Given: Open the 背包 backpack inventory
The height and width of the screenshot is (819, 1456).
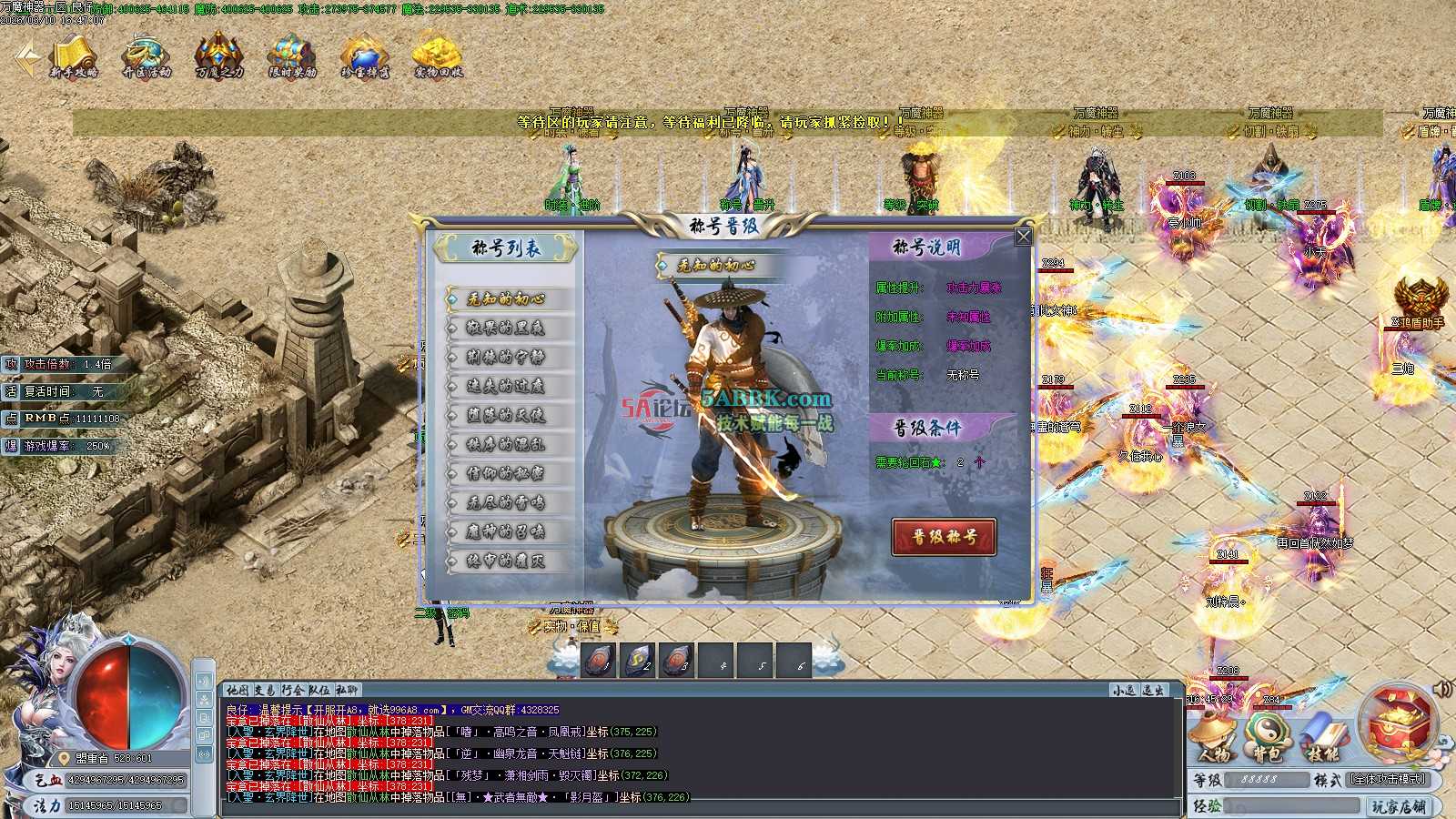Looking at the screenshot, I should pos(1267,735).
